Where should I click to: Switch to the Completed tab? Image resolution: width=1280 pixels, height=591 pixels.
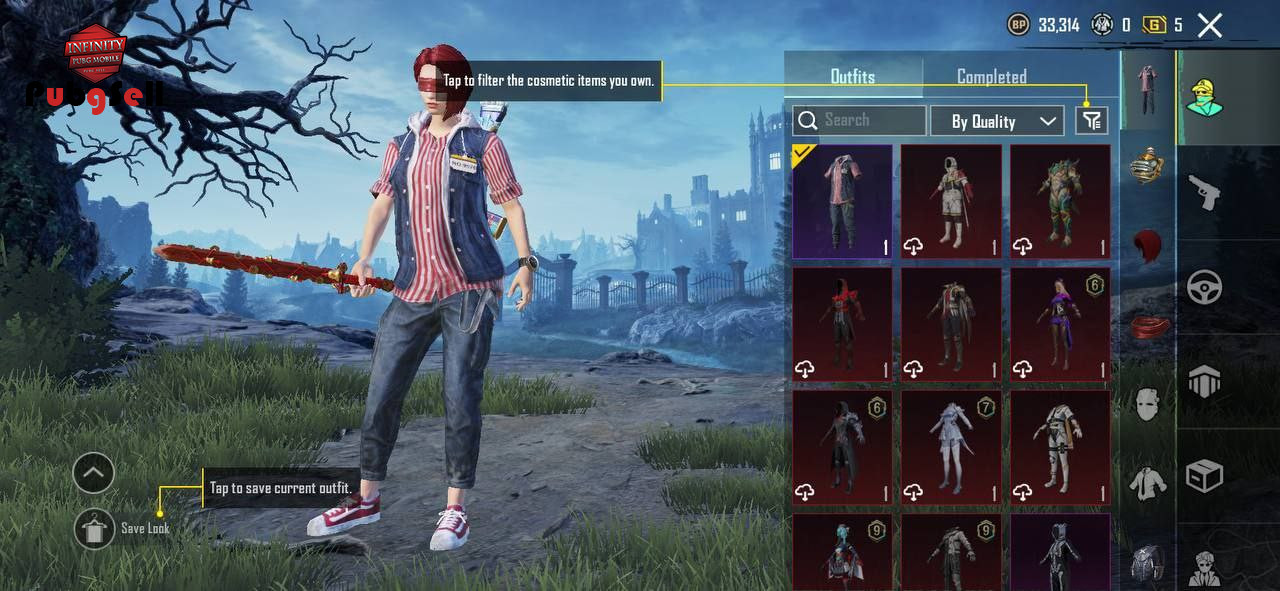coord(991,77)
